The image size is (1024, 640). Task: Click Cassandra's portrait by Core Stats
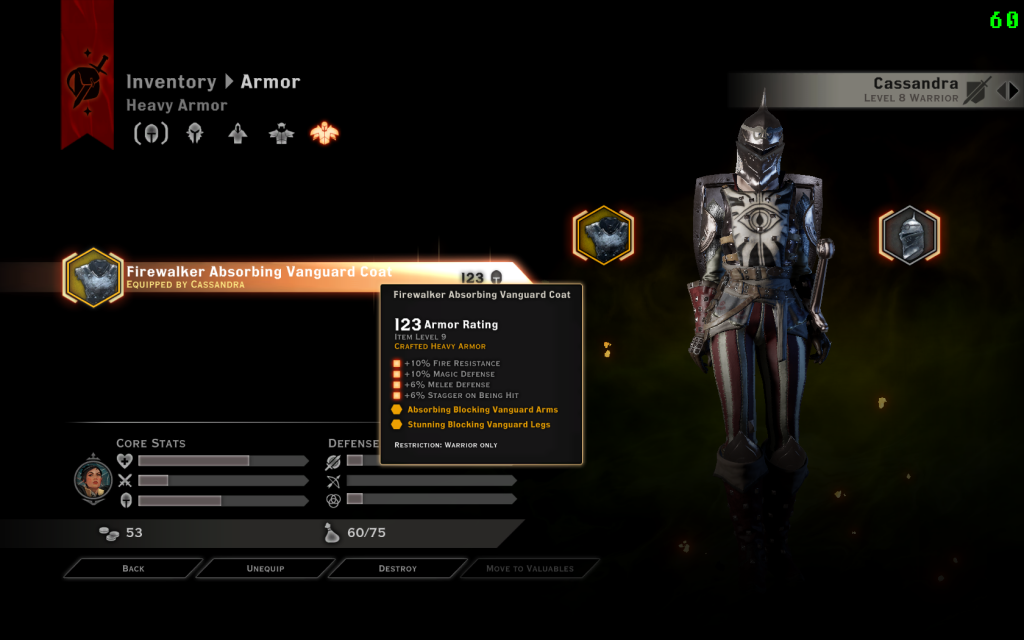(93, 480)
